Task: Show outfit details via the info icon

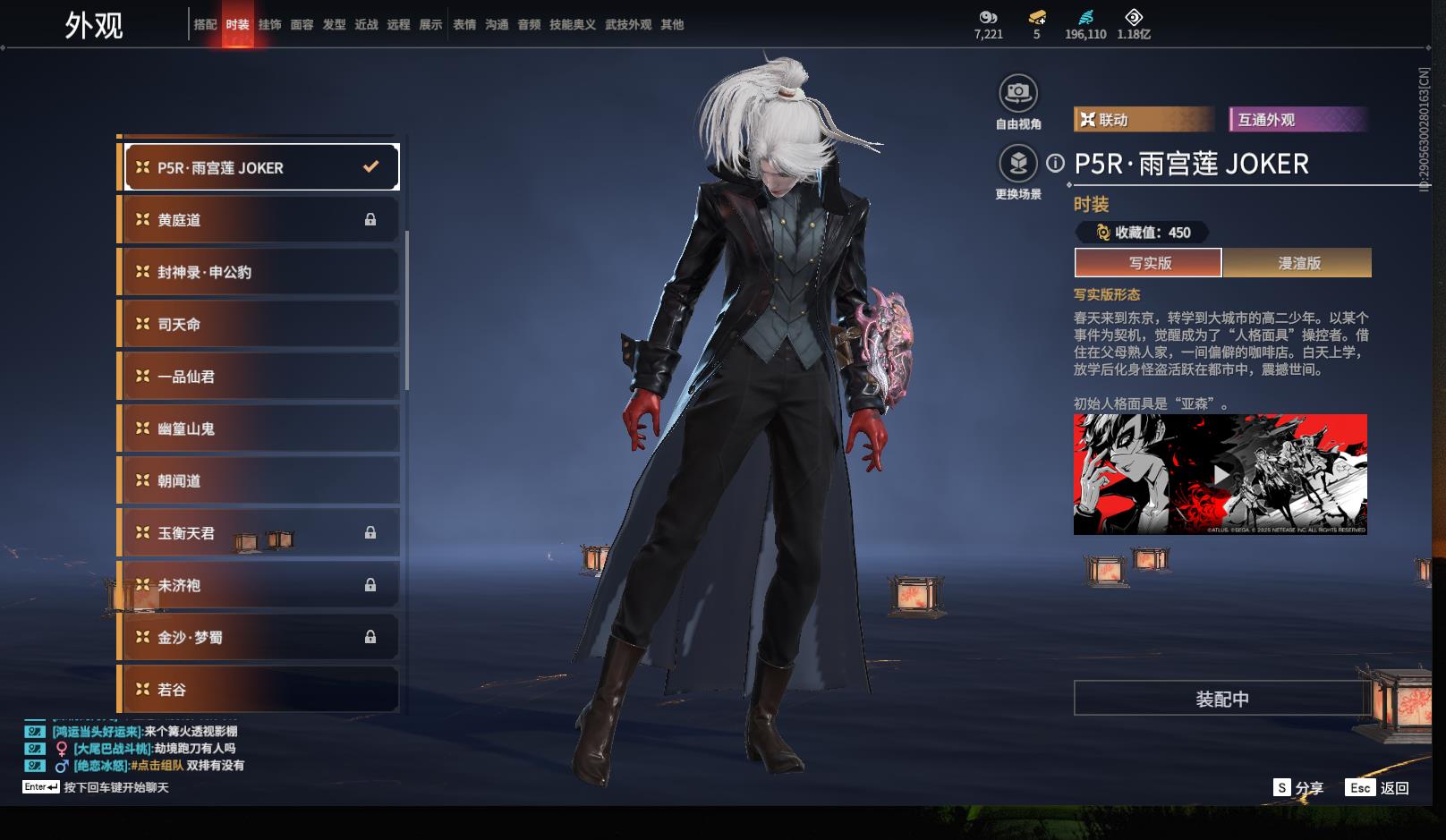Action: pos(1056,163)
